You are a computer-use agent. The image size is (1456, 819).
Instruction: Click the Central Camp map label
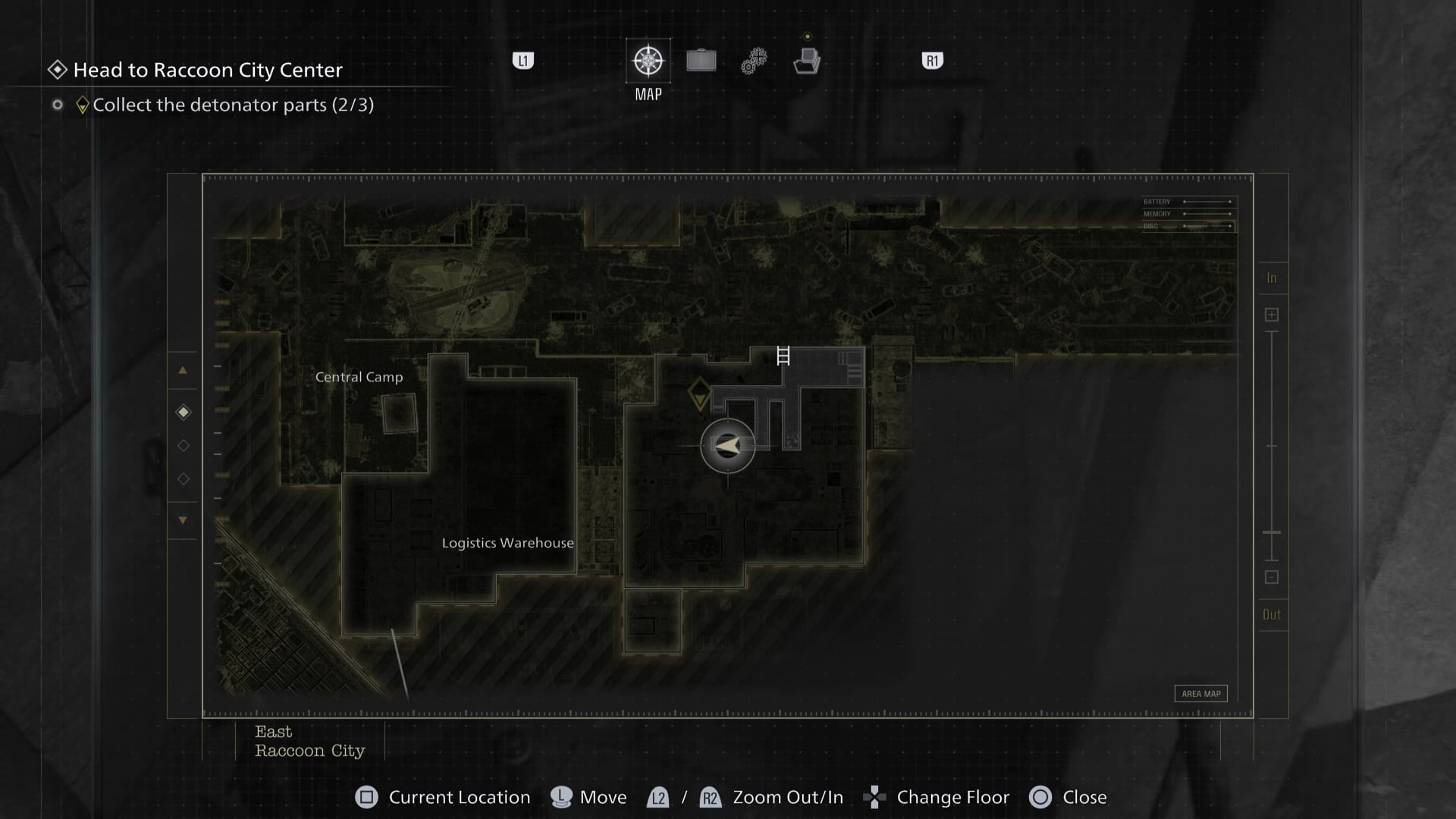[x=359, y=377]
